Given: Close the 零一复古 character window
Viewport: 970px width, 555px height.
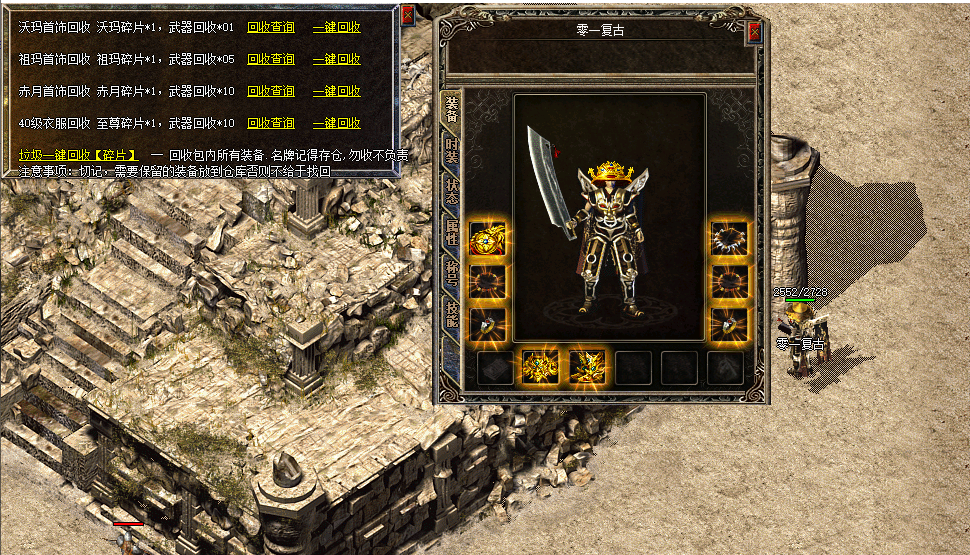Looking at the screenshot, I should 754,32.
